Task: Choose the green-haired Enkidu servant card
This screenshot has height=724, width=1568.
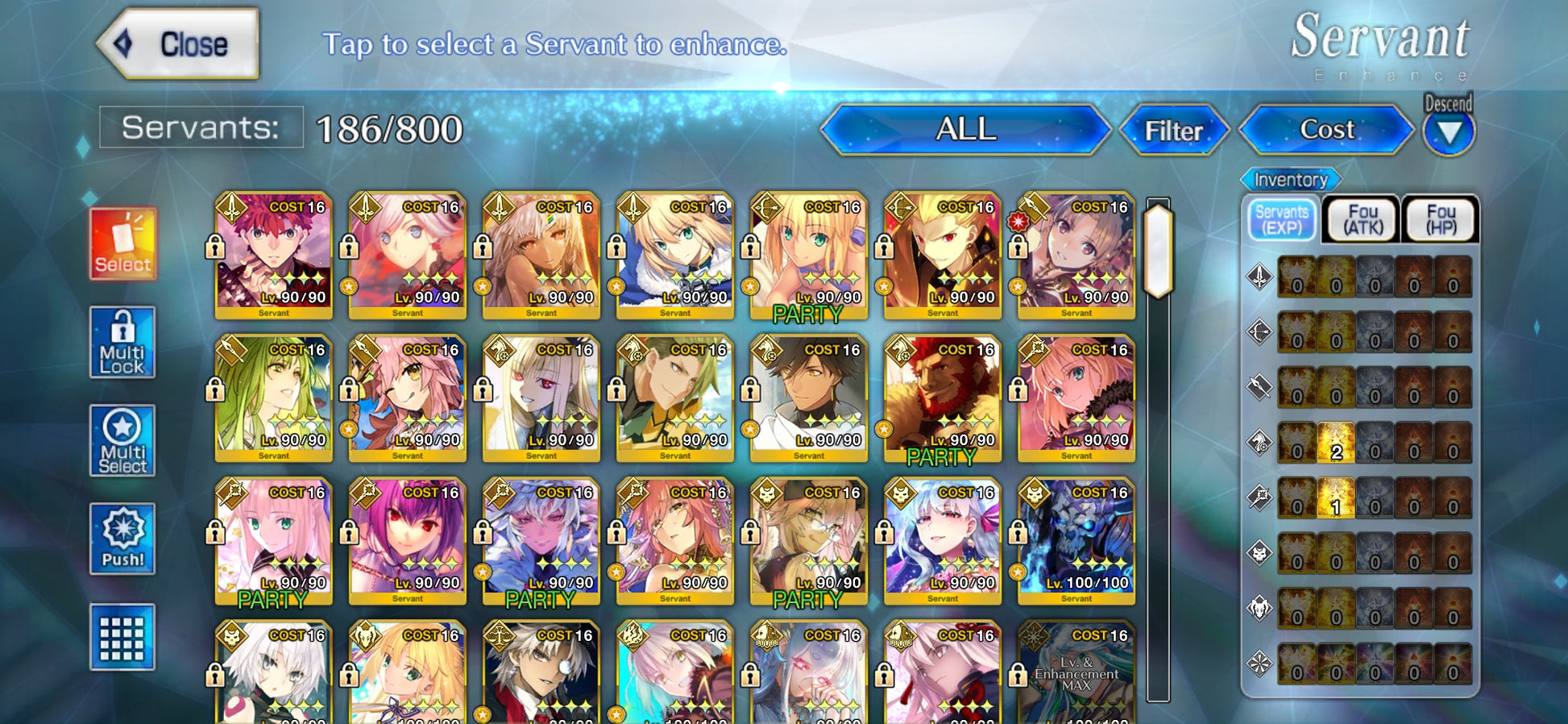Action: point(274,397)
